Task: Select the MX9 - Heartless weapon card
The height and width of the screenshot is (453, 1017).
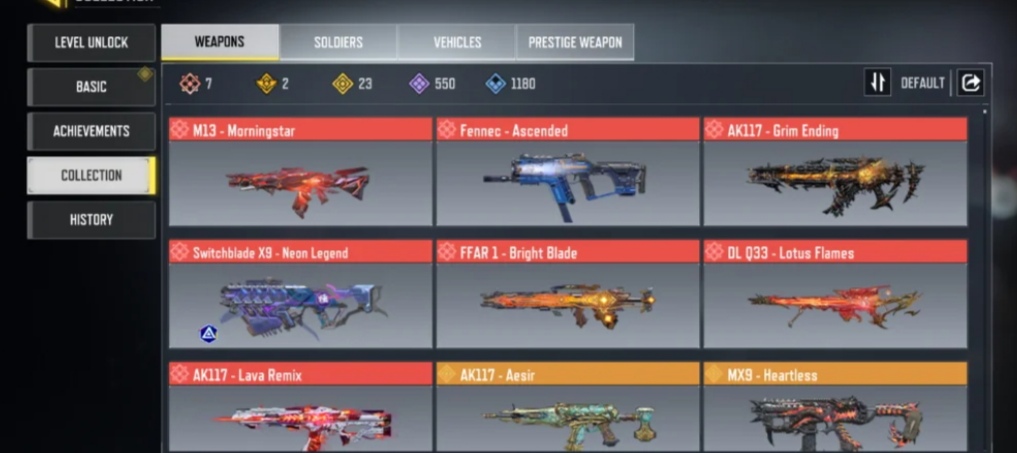Action: click(835, 408)
